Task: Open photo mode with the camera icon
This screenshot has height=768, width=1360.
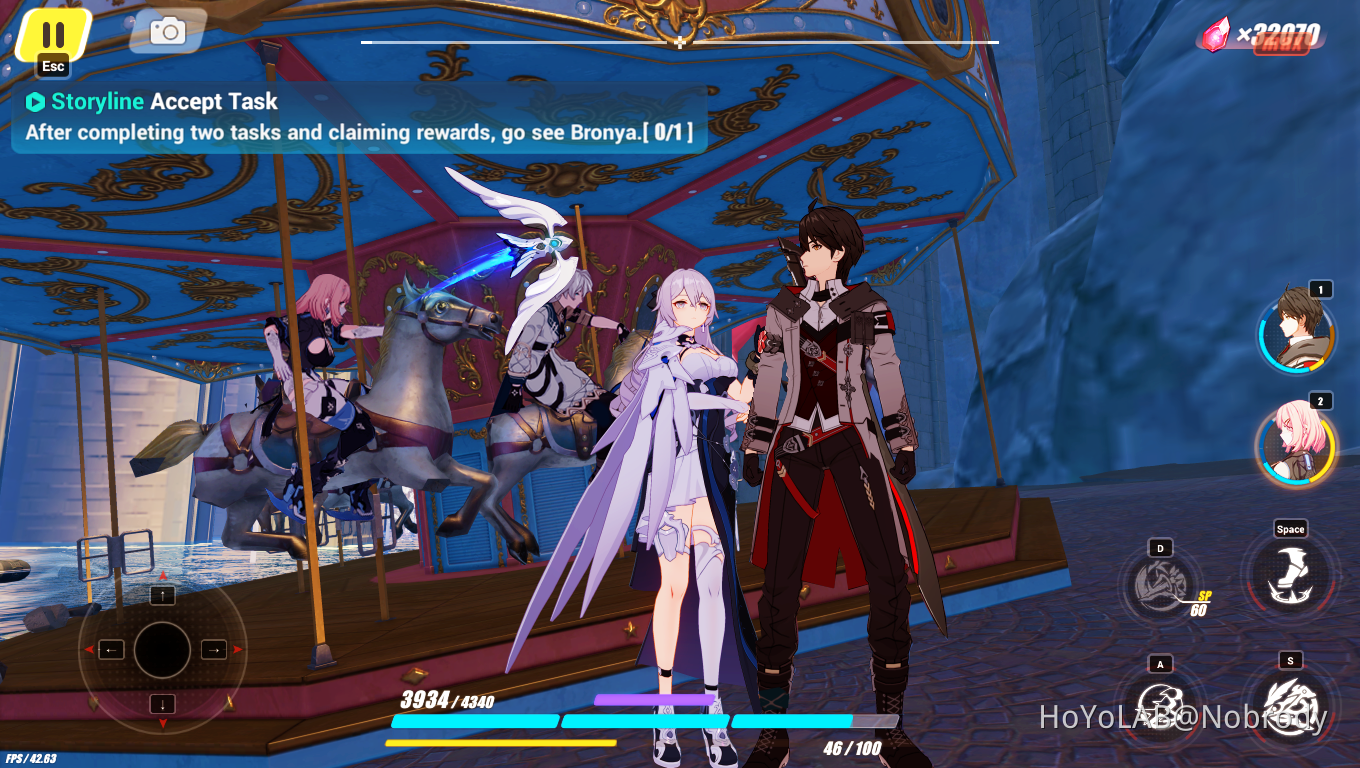Action: [166, 31]
